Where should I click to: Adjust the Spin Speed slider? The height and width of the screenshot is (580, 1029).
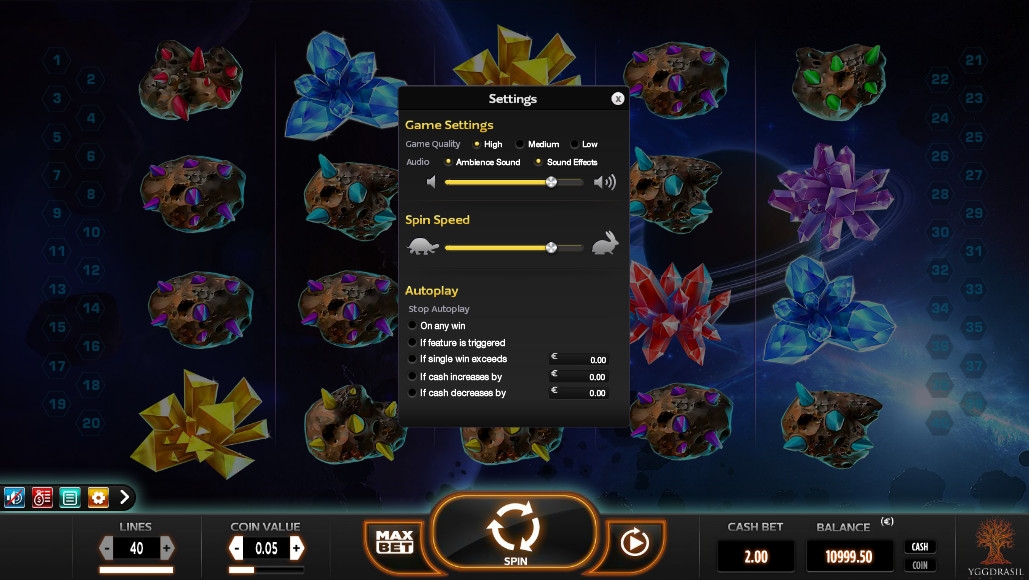point(551,247)
